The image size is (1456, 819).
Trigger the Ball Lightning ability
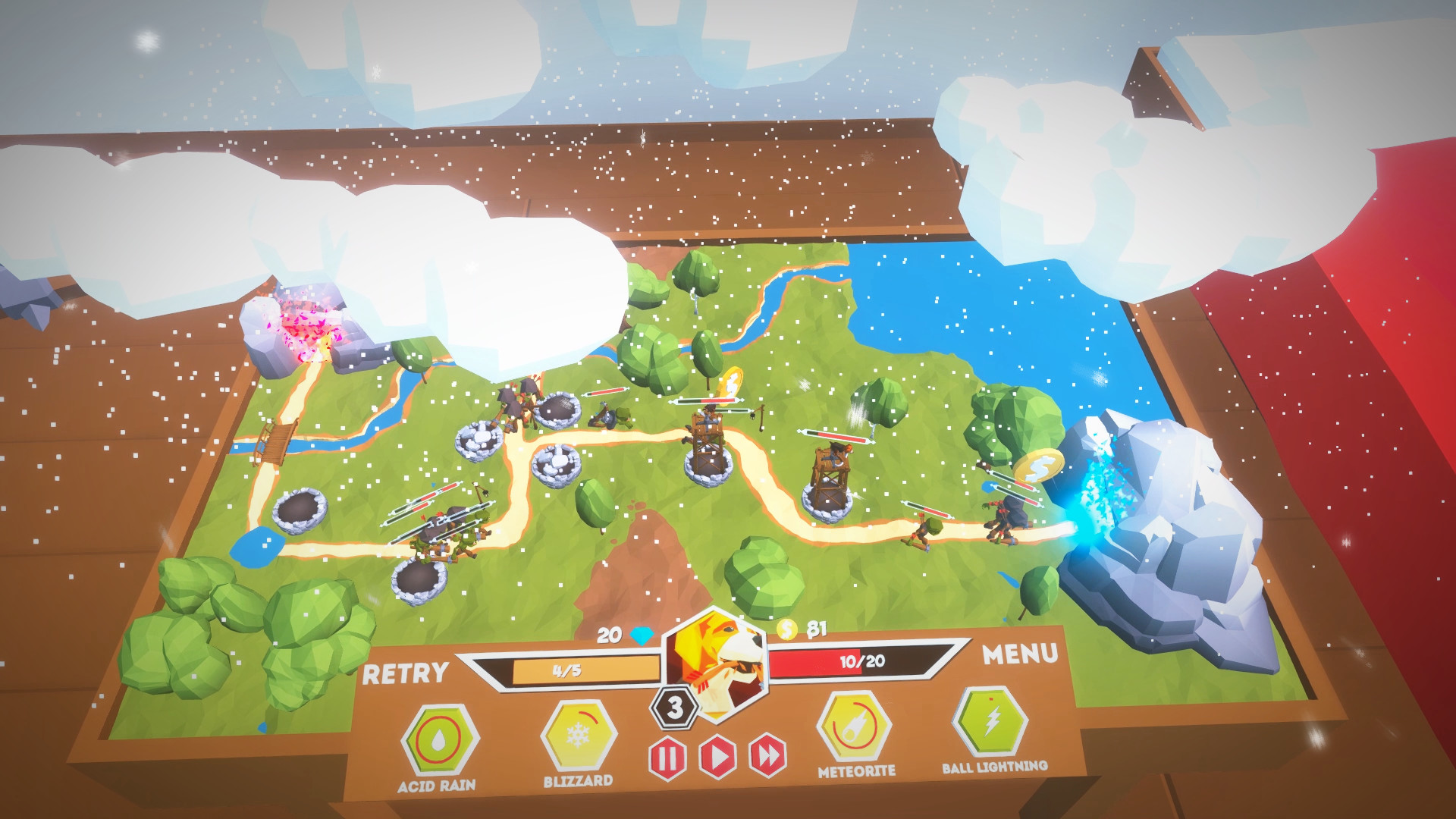[x=991, y=723]
